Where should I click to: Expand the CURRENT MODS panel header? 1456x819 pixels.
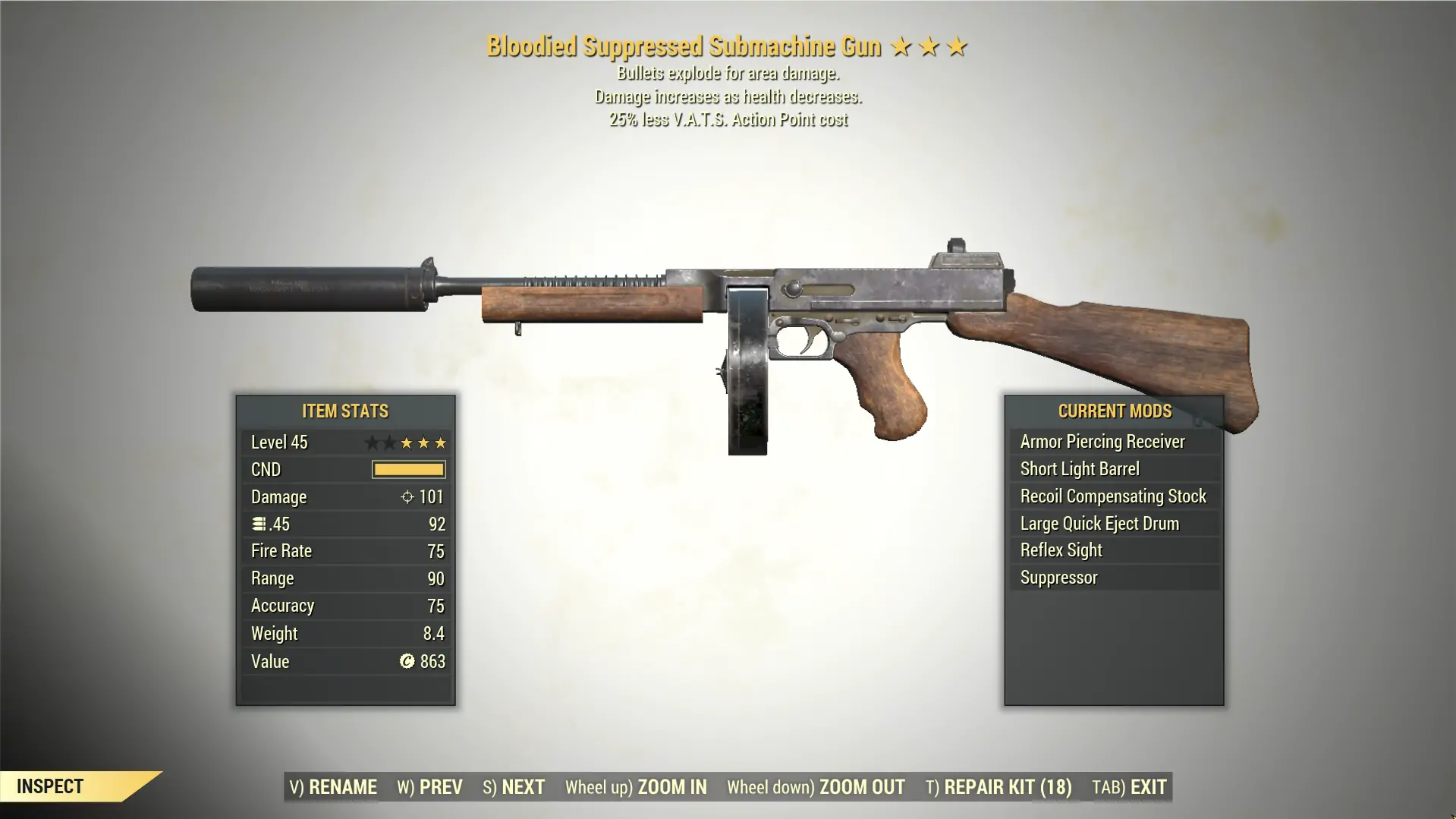point(1115,411)
